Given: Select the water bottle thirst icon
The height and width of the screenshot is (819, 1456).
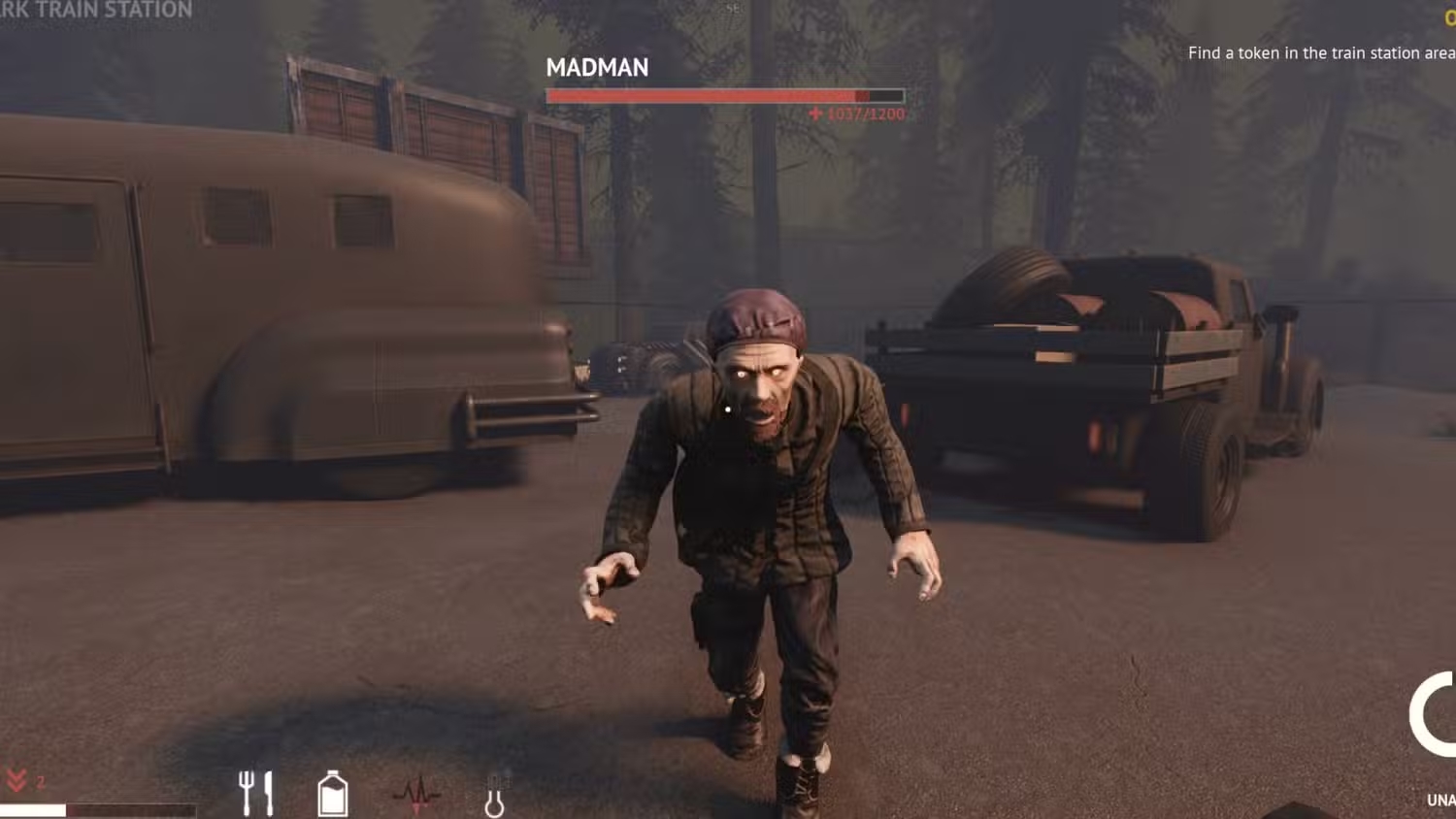Looking at the screenshot, I should 333,794.
